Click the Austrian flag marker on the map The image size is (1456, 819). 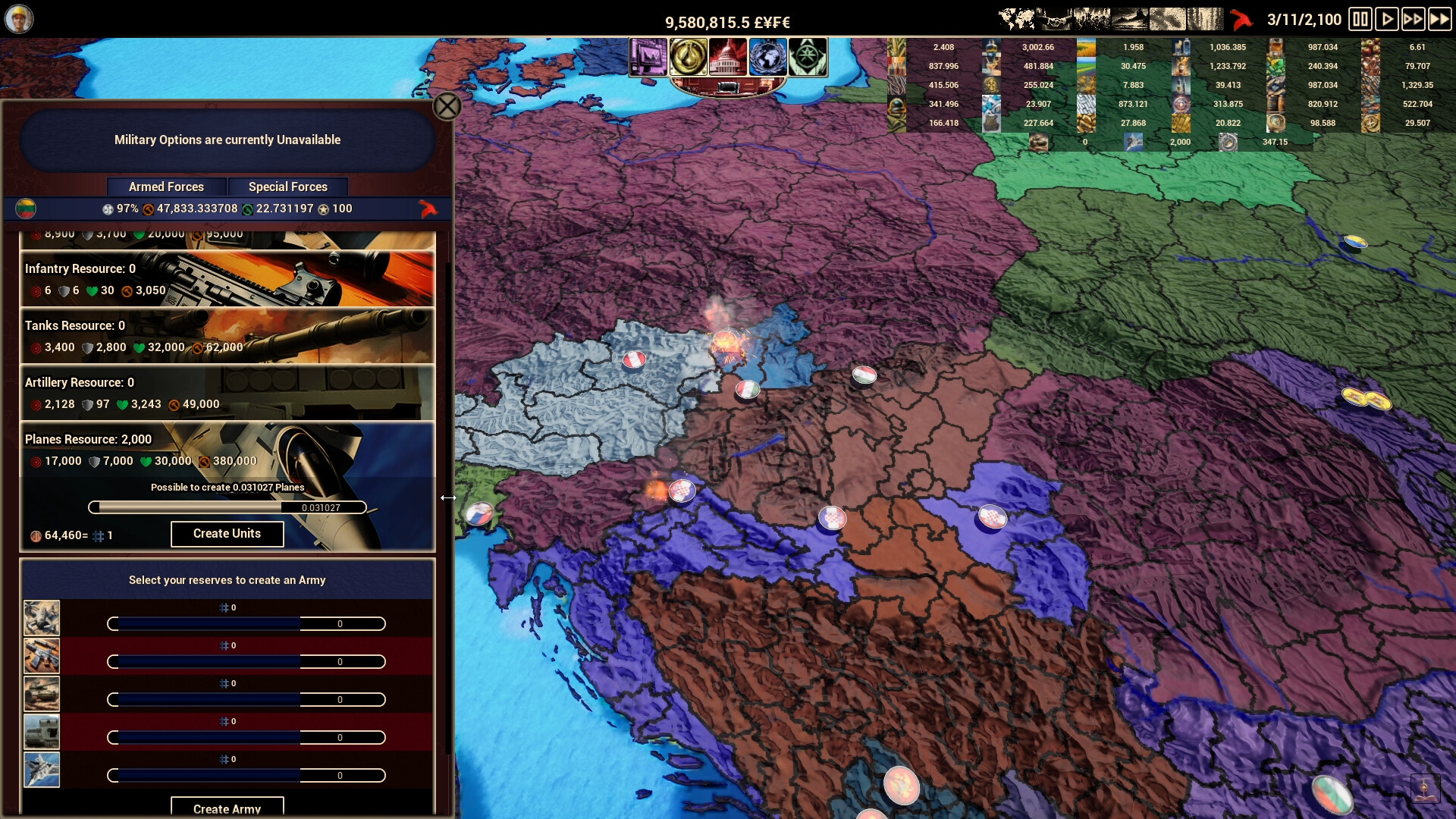(634, 359)
